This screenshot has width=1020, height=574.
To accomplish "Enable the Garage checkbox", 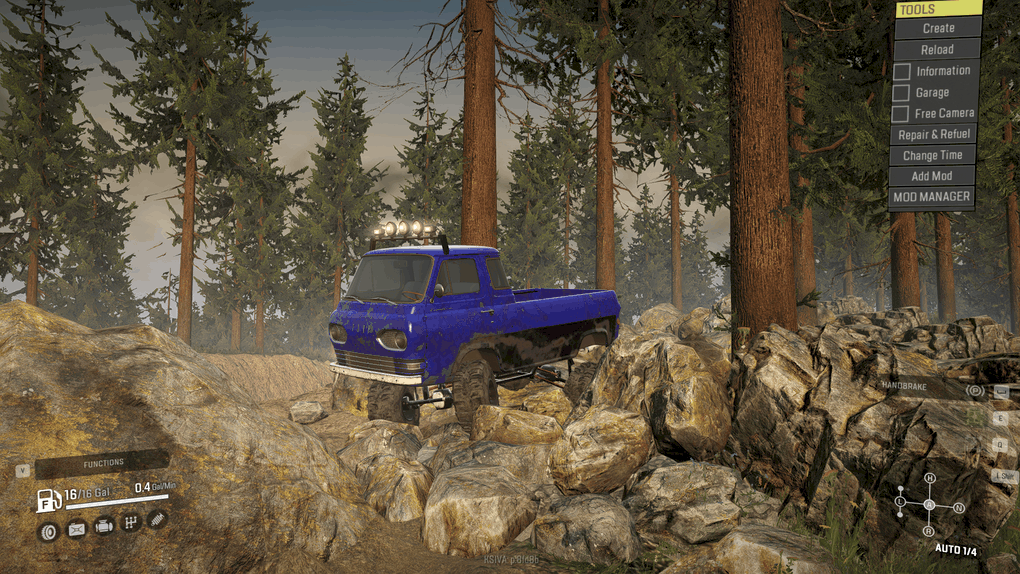I will click(901, 92).
